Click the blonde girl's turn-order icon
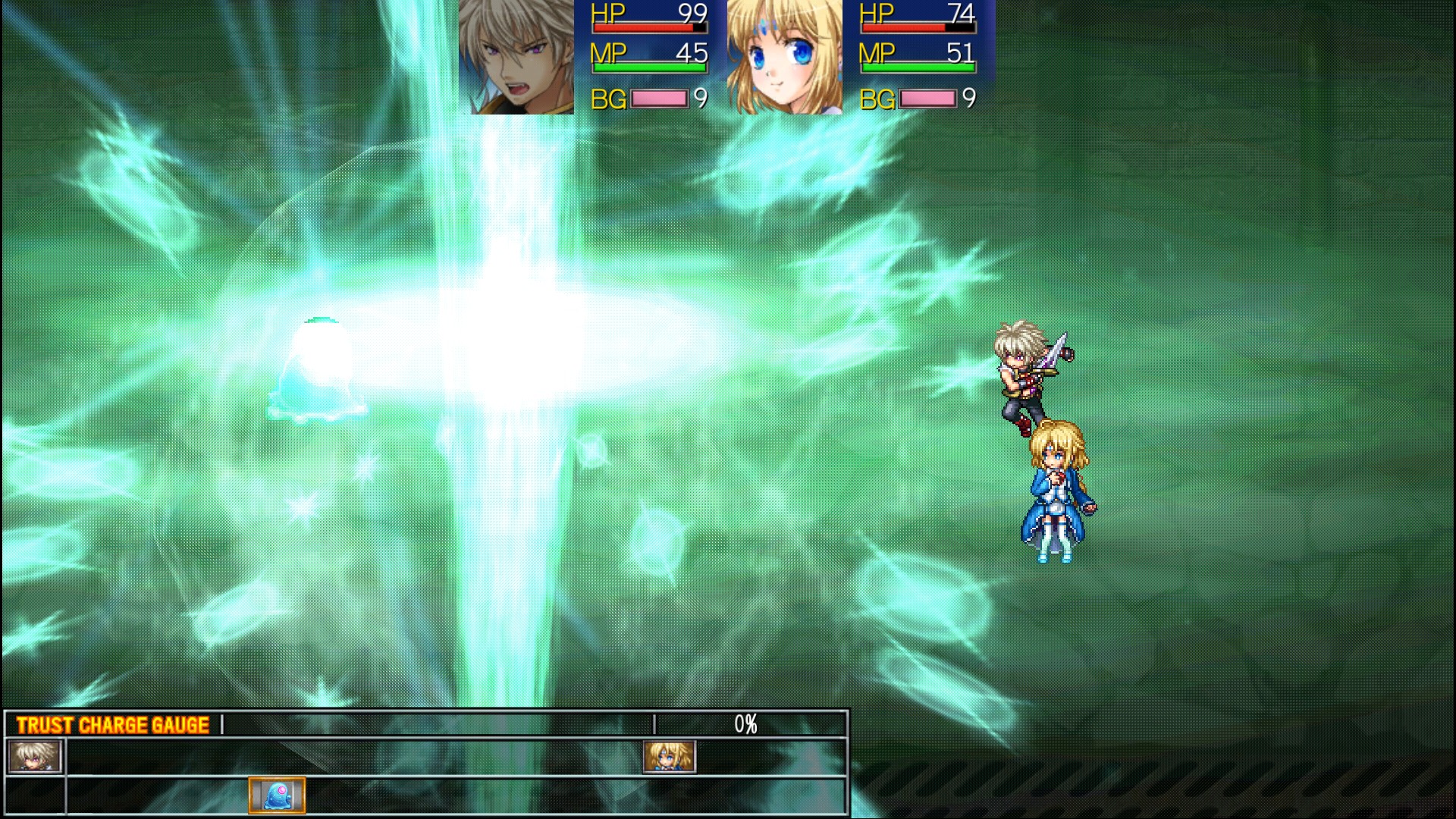 click(x=669, y=757)
